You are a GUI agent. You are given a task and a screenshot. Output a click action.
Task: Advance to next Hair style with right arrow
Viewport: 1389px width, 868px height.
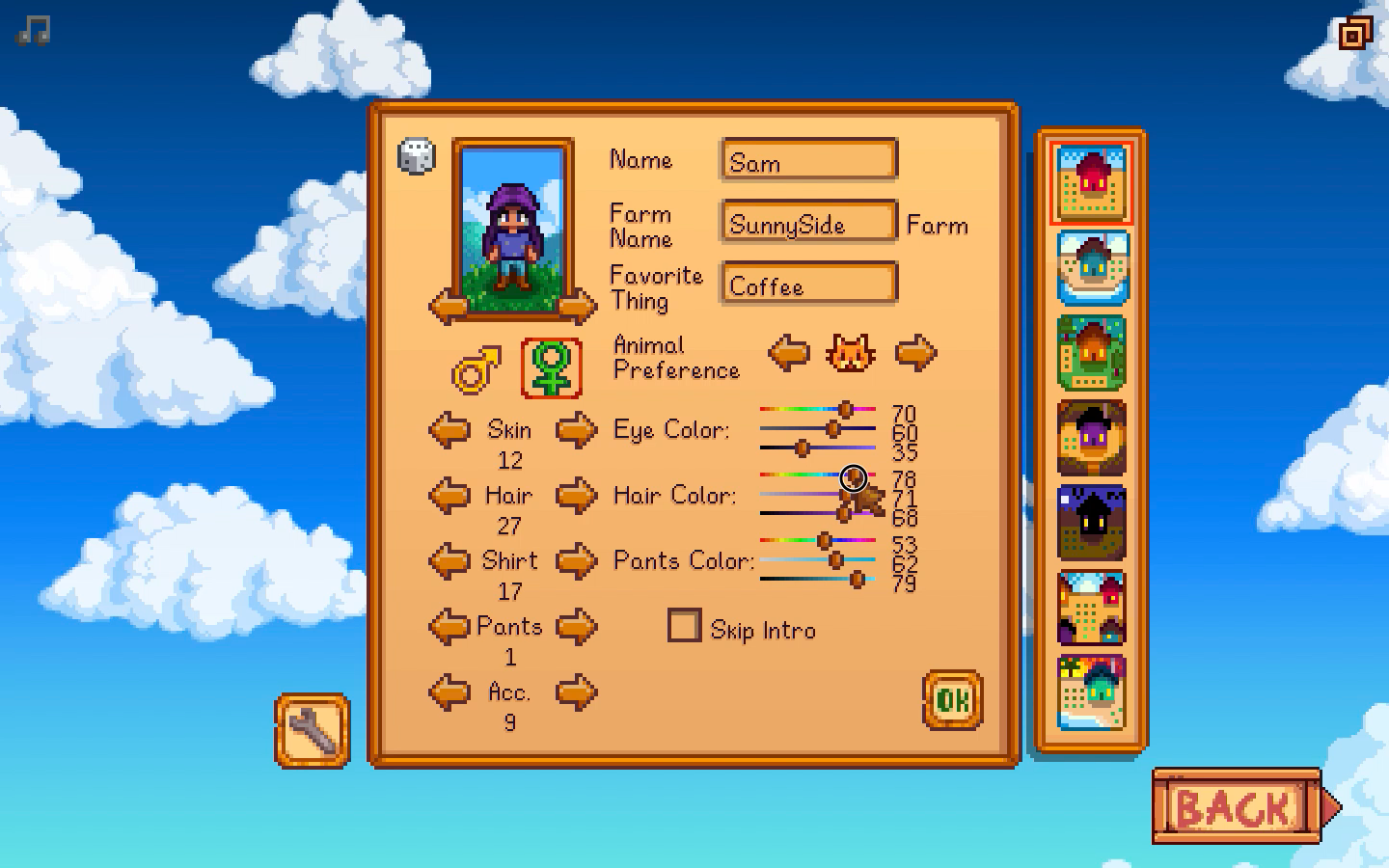tap(577, 495)
